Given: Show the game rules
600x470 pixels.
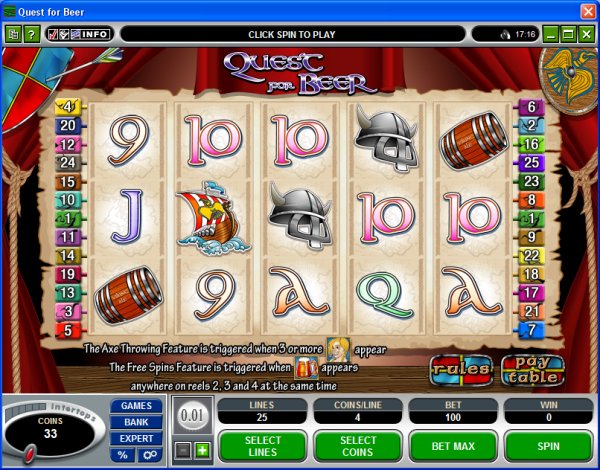Looking at the screenshot, I should click(x=461, y=369).
